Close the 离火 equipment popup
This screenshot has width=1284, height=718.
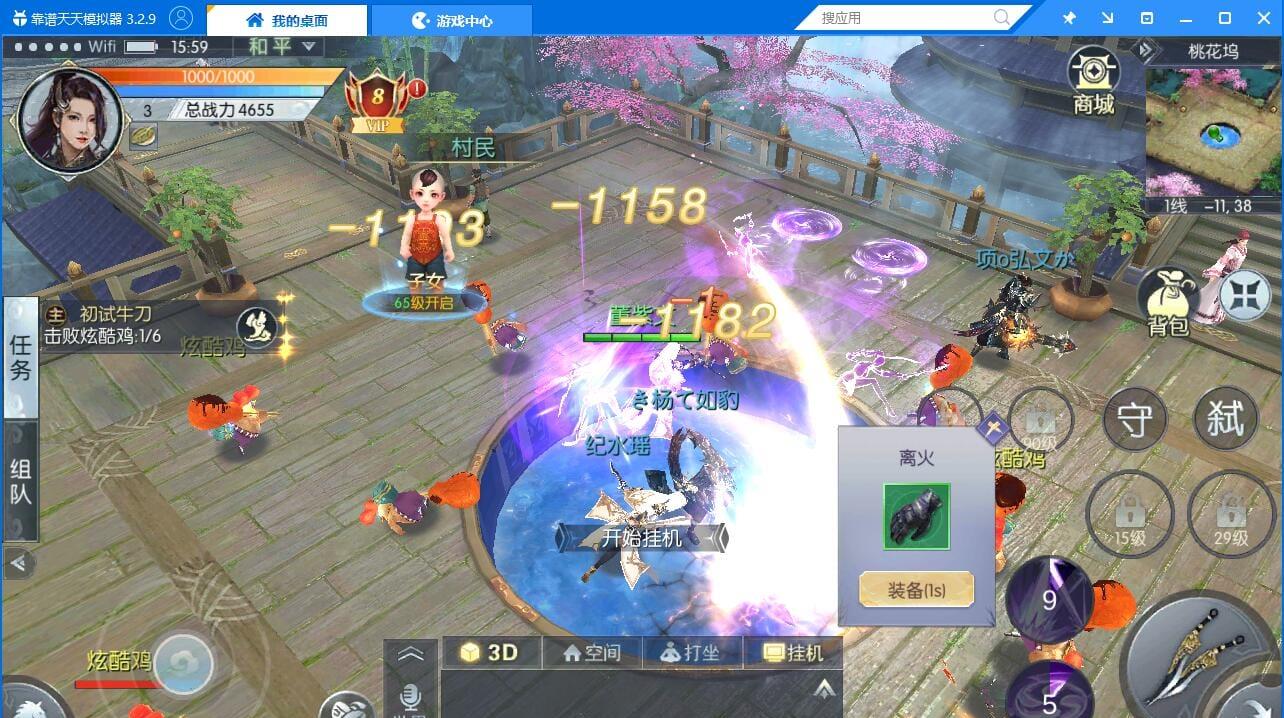(993, 430)
